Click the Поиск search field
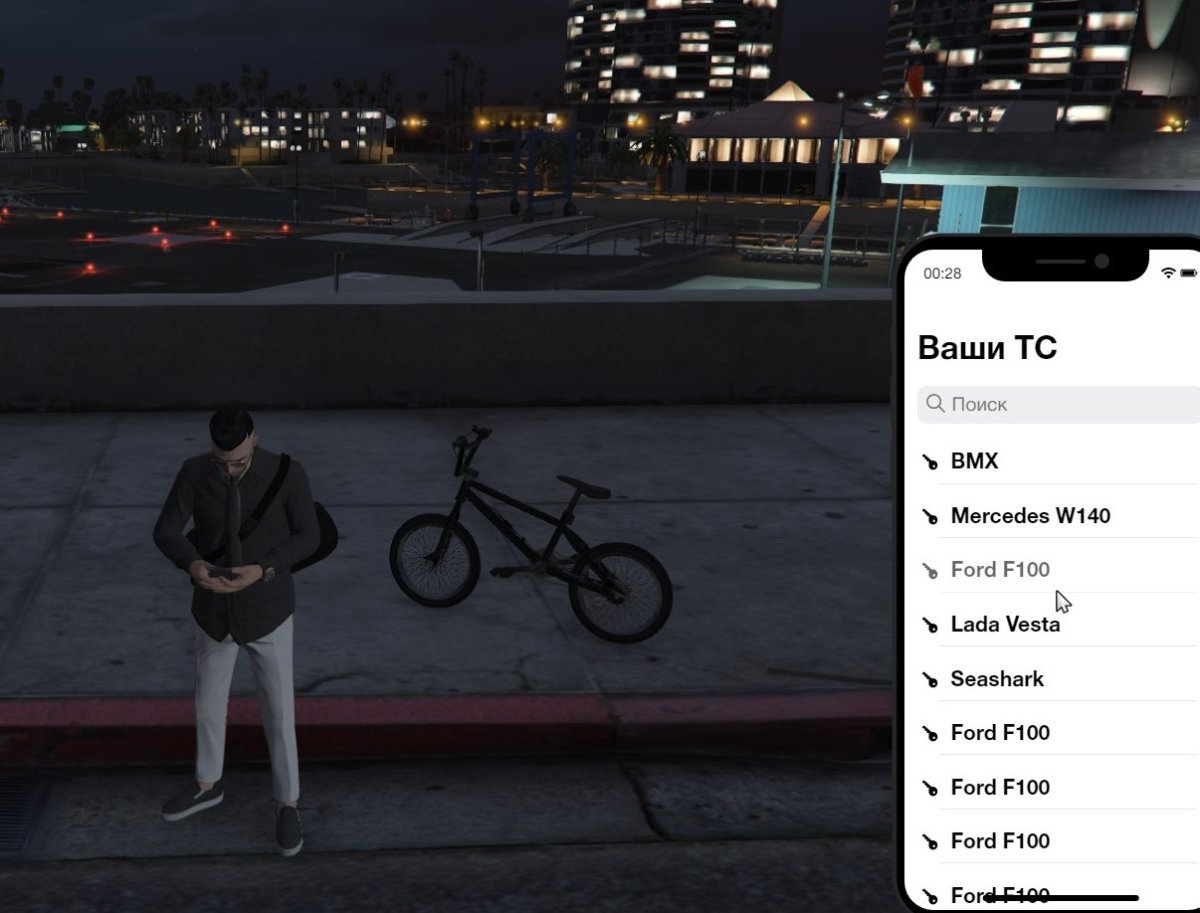 pos(1060,405)
